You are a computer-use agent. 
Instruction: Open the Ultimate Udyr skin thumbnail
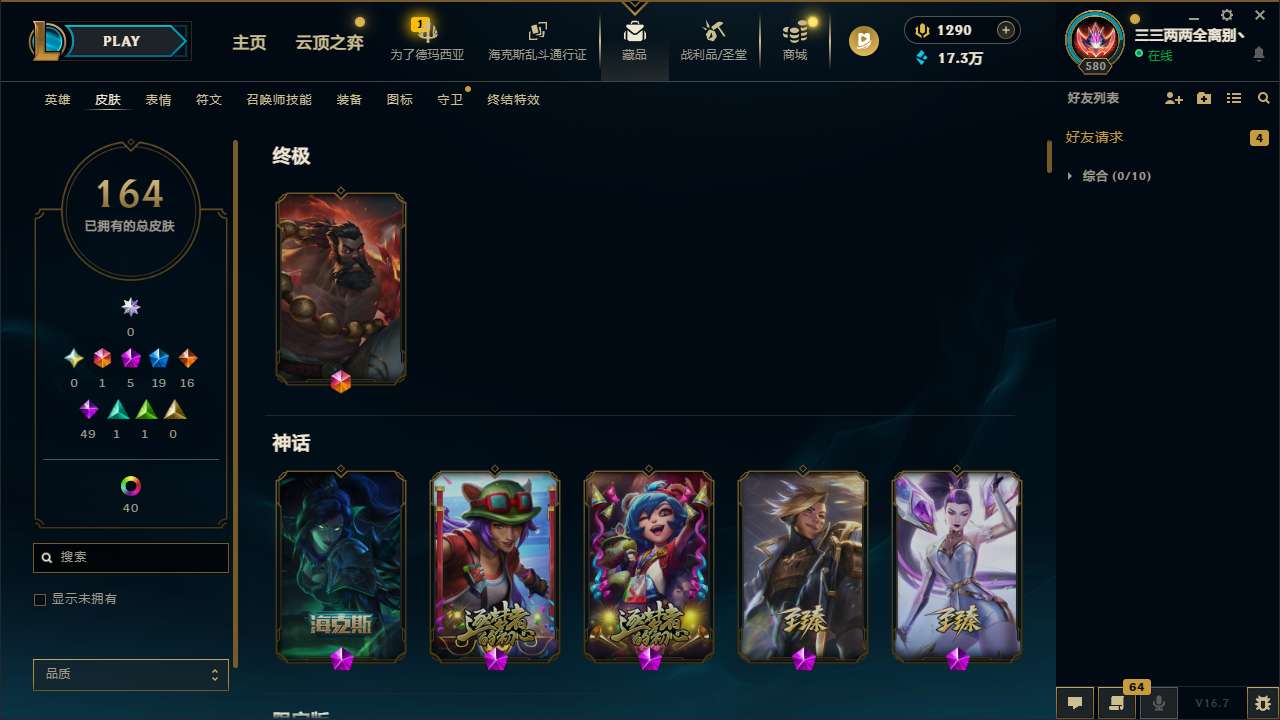341,288
